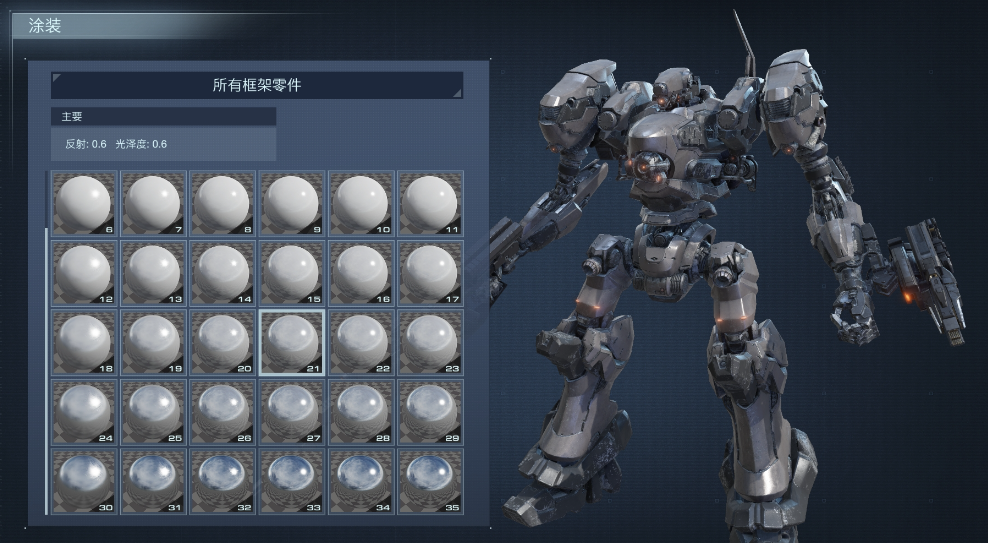Open the 所有框架零件 parts selector
Screen dimensions: 988x543
[257, 85]
